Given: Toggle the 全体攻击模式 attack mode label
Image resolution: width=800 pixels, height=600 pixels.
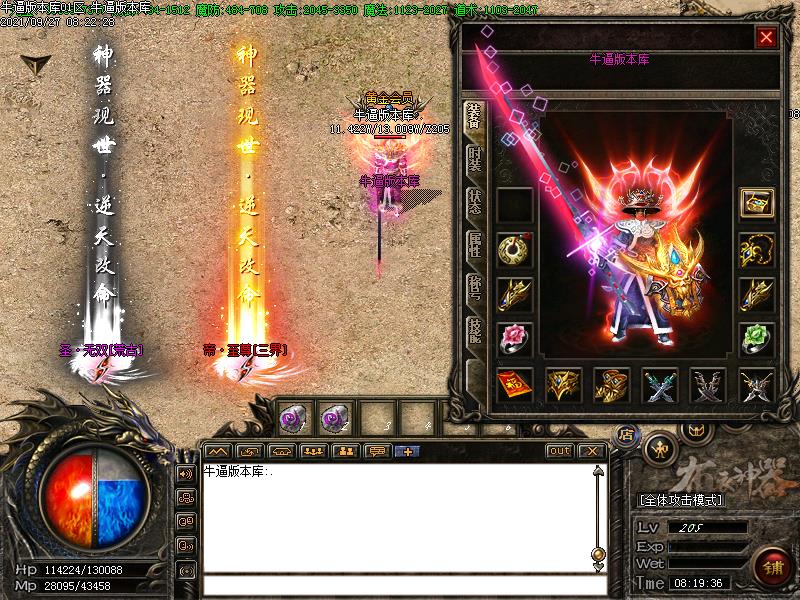Looking at the screenshot, I should (x=681, y=500).
